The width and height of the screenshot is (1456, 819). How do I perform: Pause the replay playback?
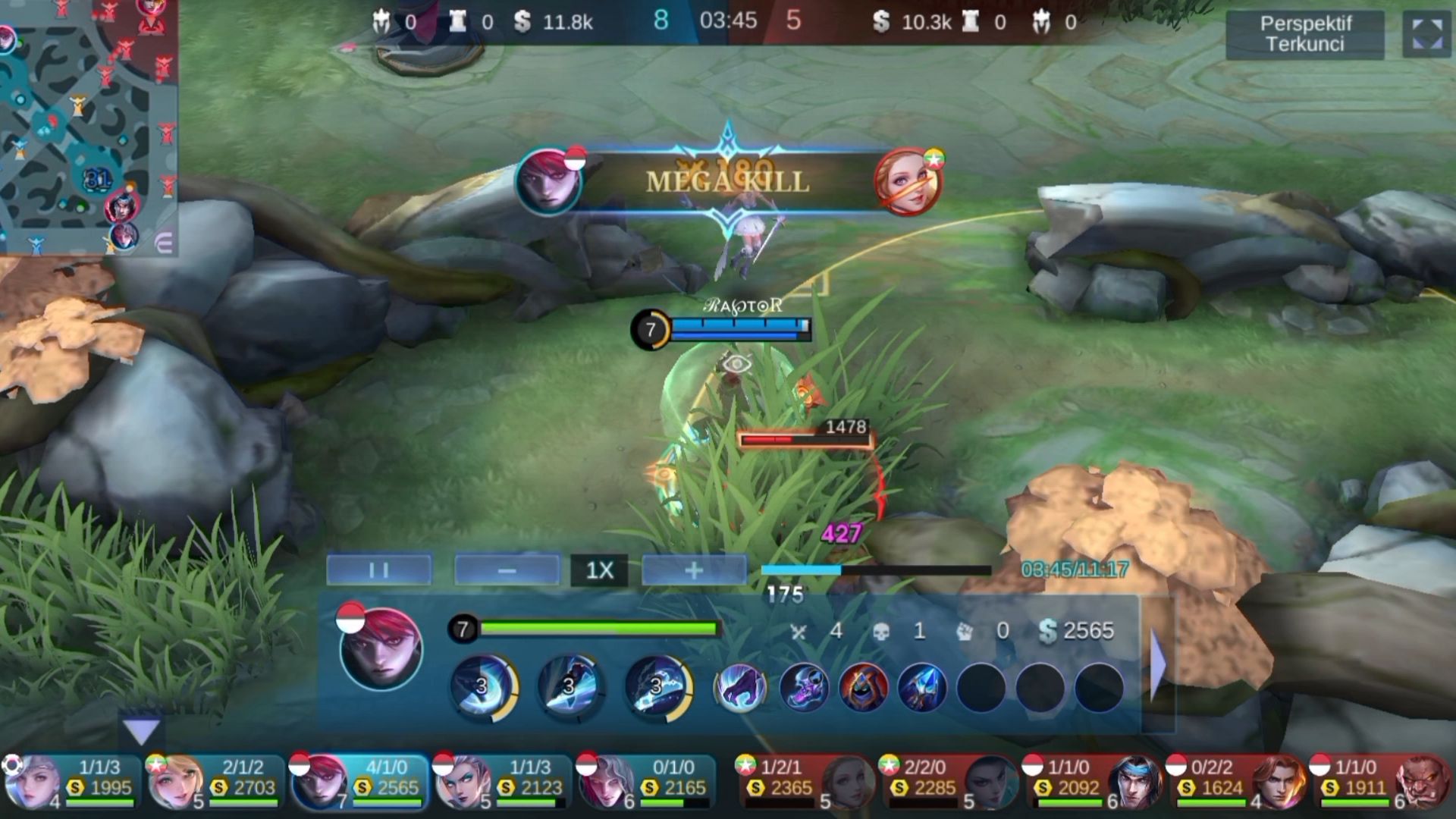(379, 570)
